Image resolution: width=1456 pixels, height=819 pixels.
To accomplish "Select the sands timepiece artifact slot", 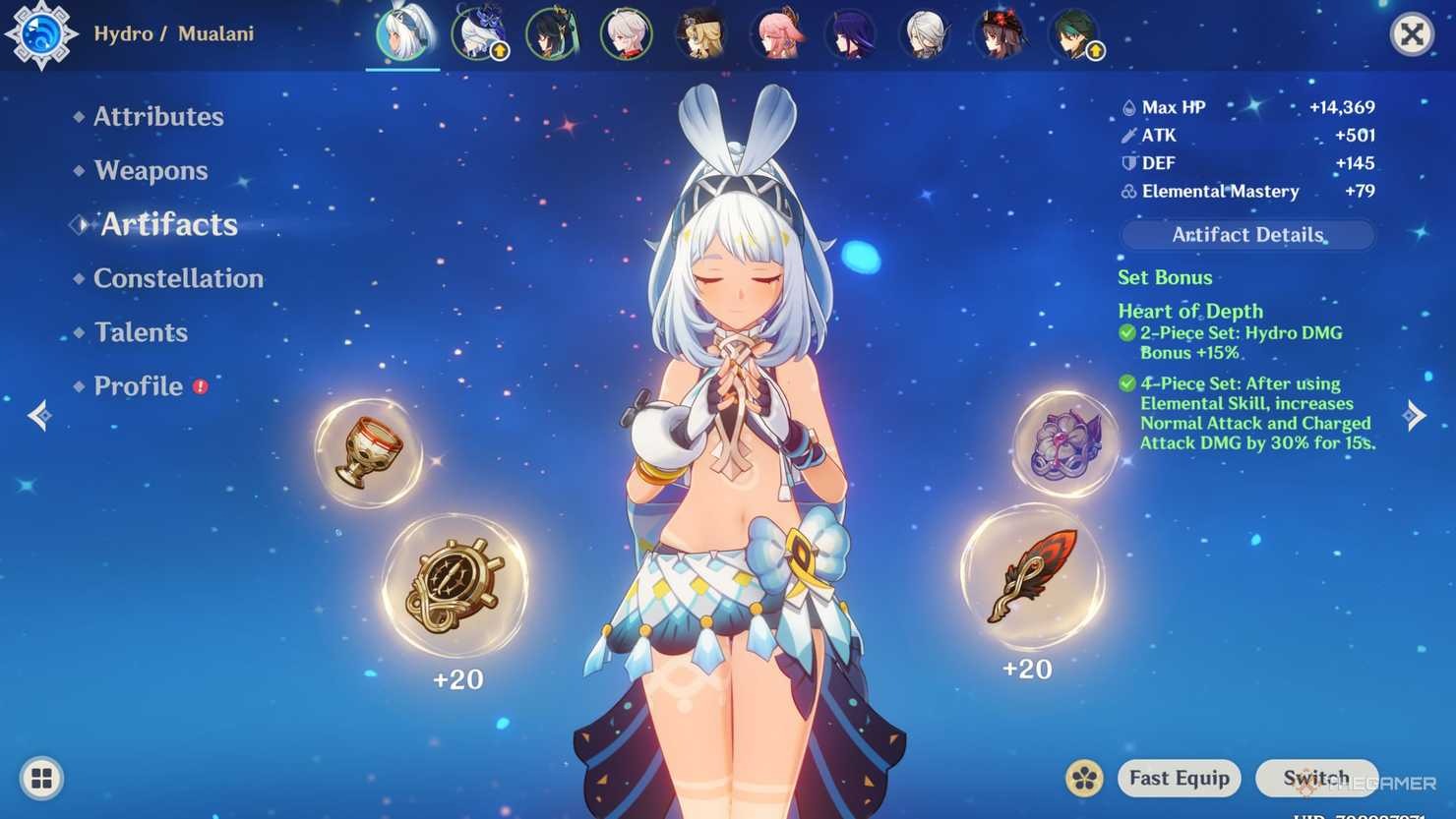I will (x=455, y=587).
